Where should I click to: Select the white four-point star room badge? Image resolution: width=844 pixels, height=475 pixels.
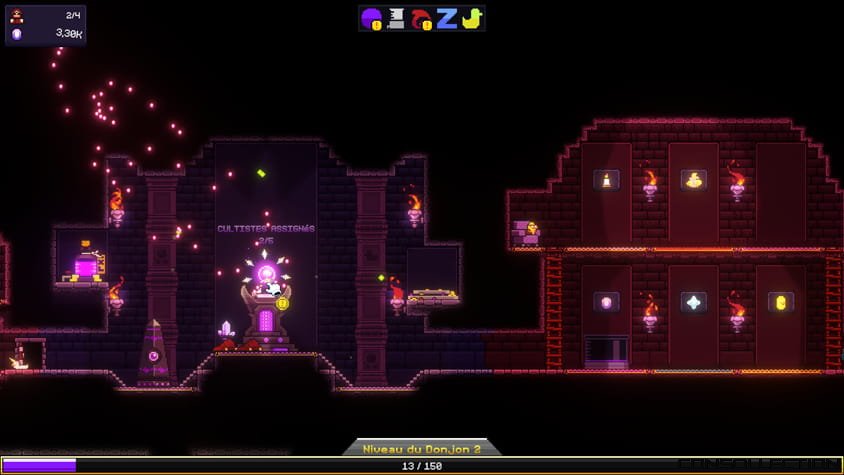[x=693, y=302]
